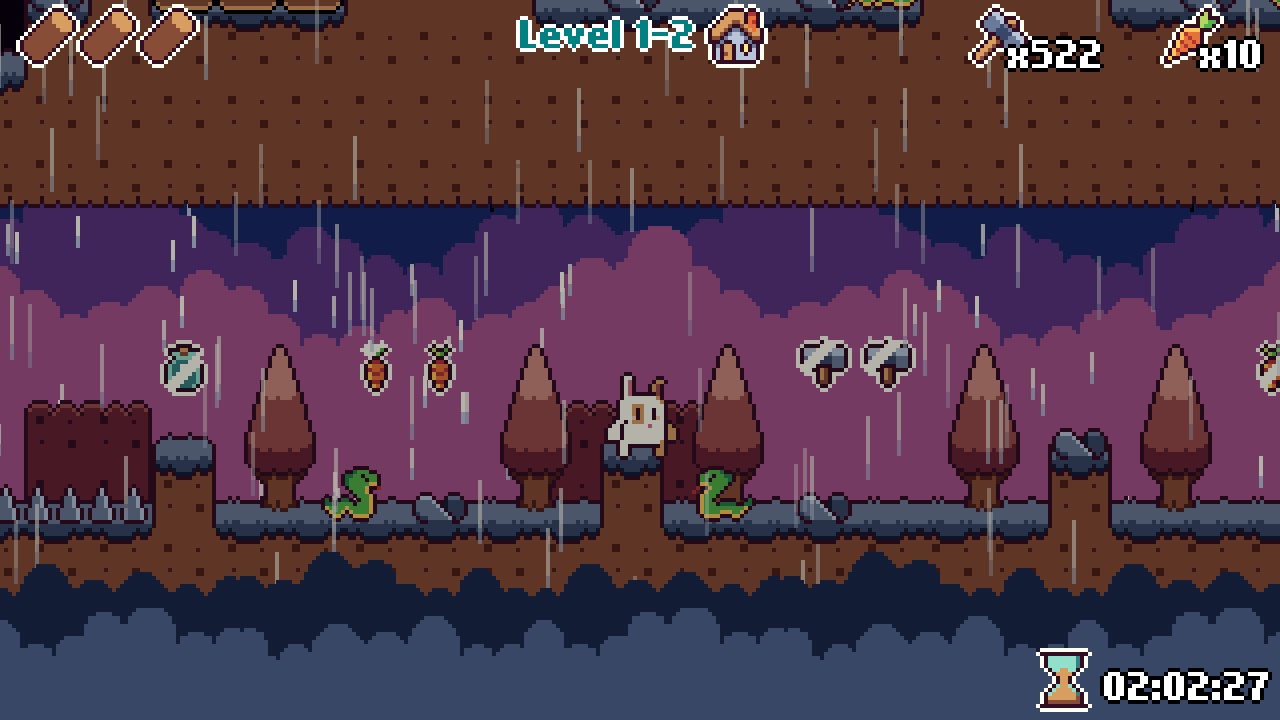1280x720 pixels.
Task: Select the right floating carrot pickup
Action: point(438,370)
